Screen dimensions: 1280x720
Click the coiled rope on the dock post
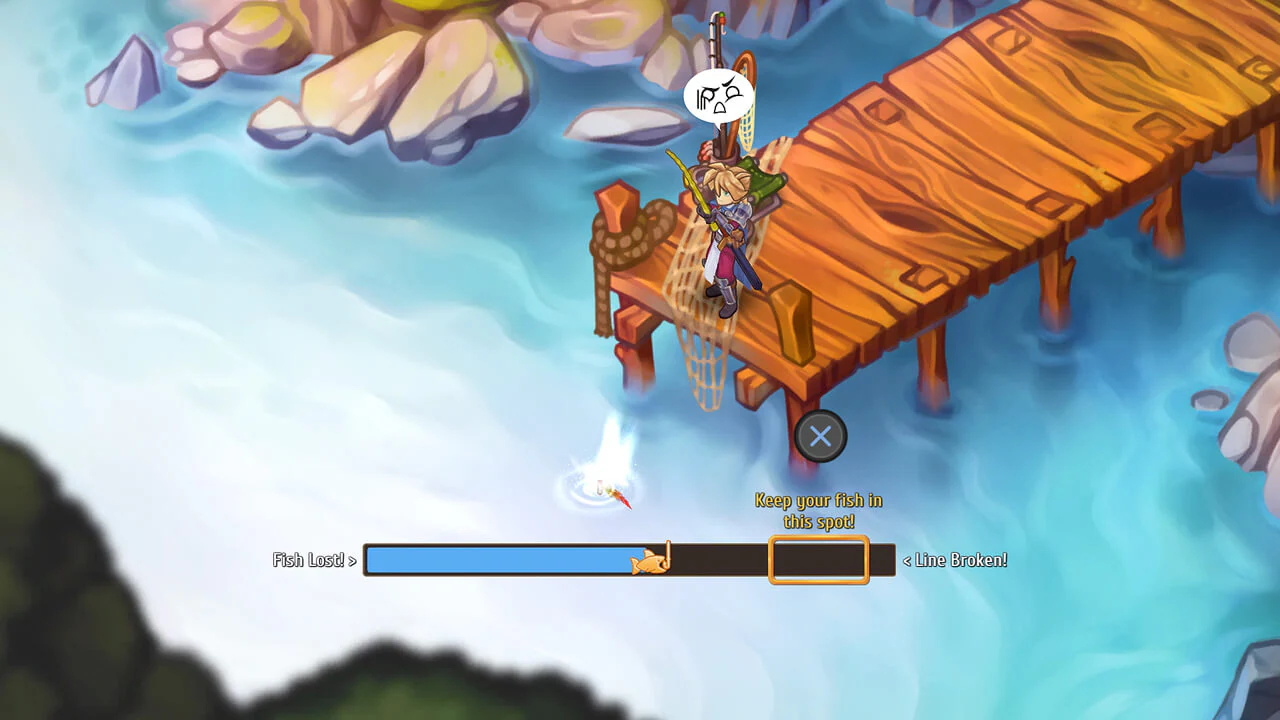tap(625, 237)
